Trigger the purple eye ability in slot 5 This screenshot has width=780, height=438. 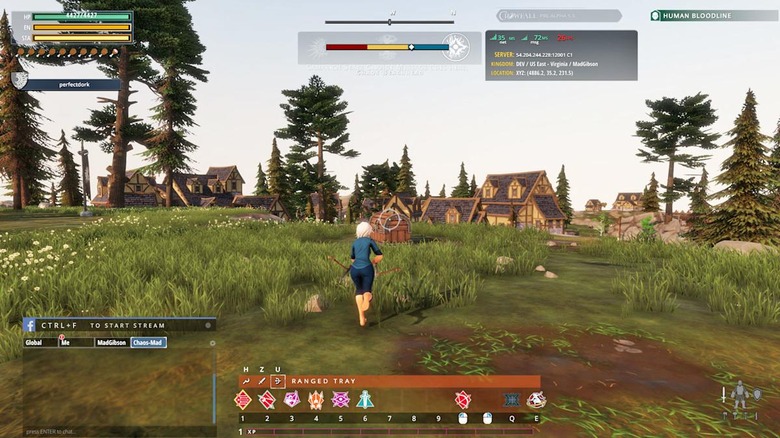tap(341, 400)
